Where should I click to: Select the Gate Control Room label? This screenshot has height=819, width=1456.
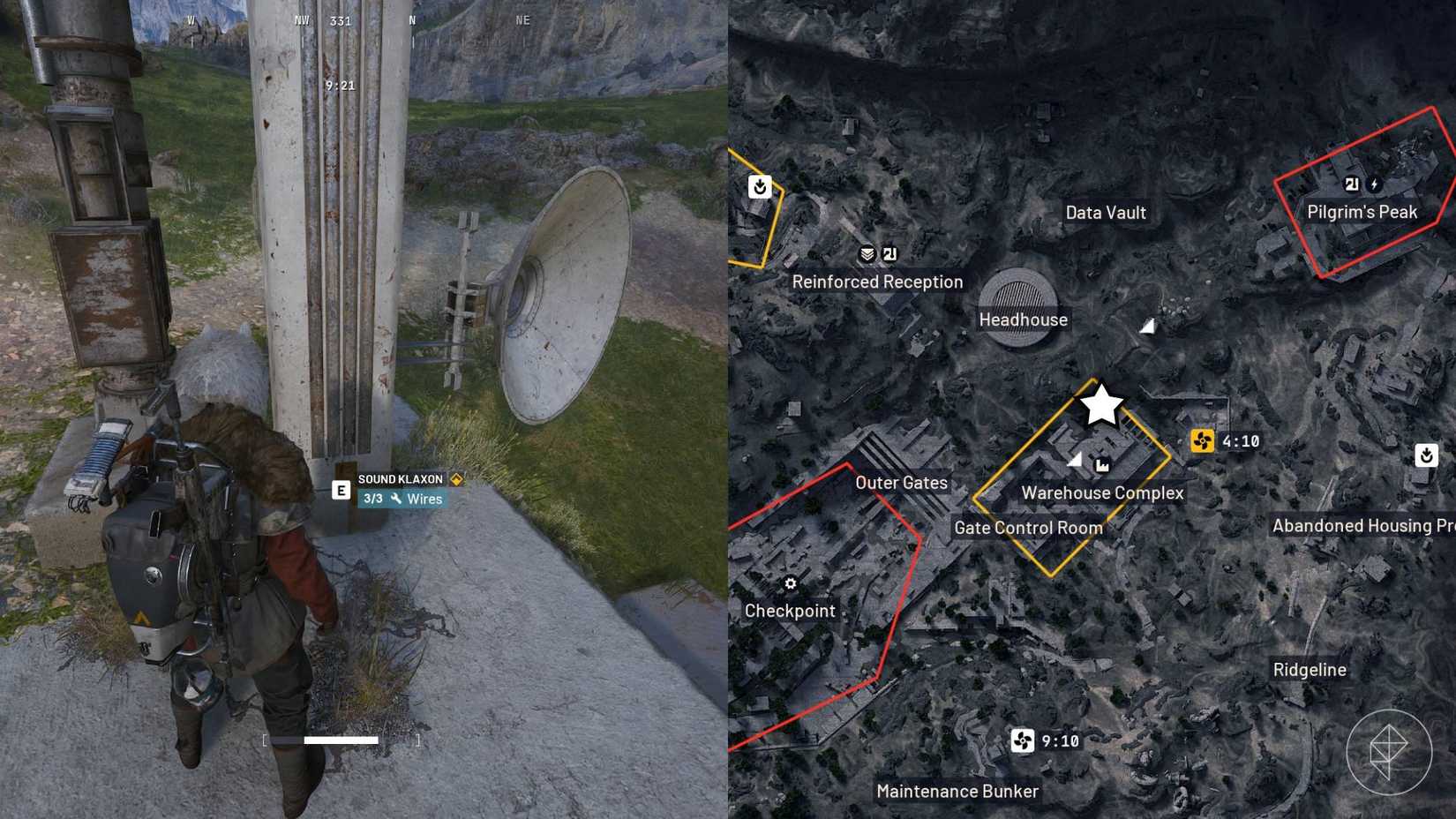coord(1028,527)
